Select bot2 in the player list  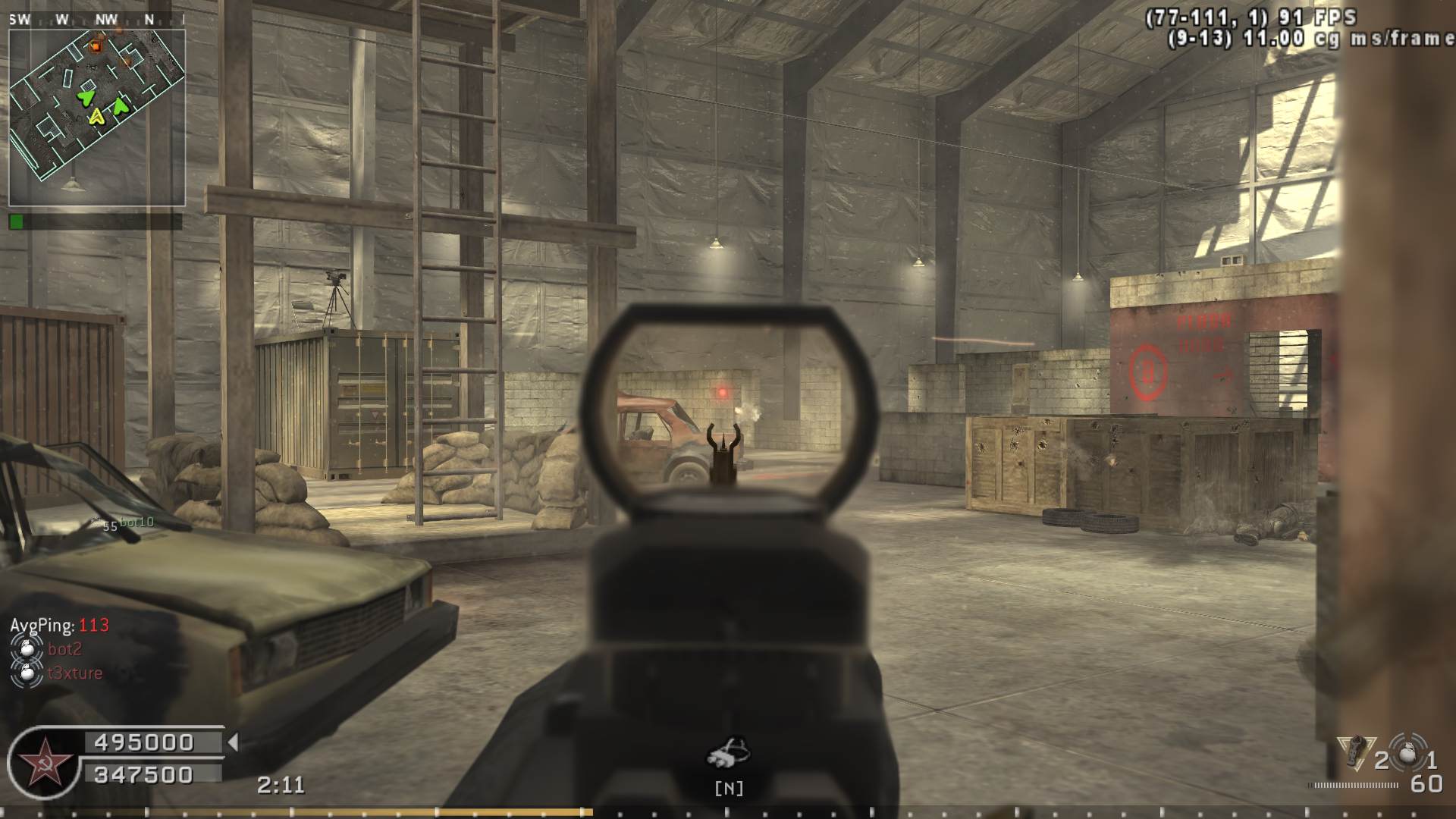(64, 649)
